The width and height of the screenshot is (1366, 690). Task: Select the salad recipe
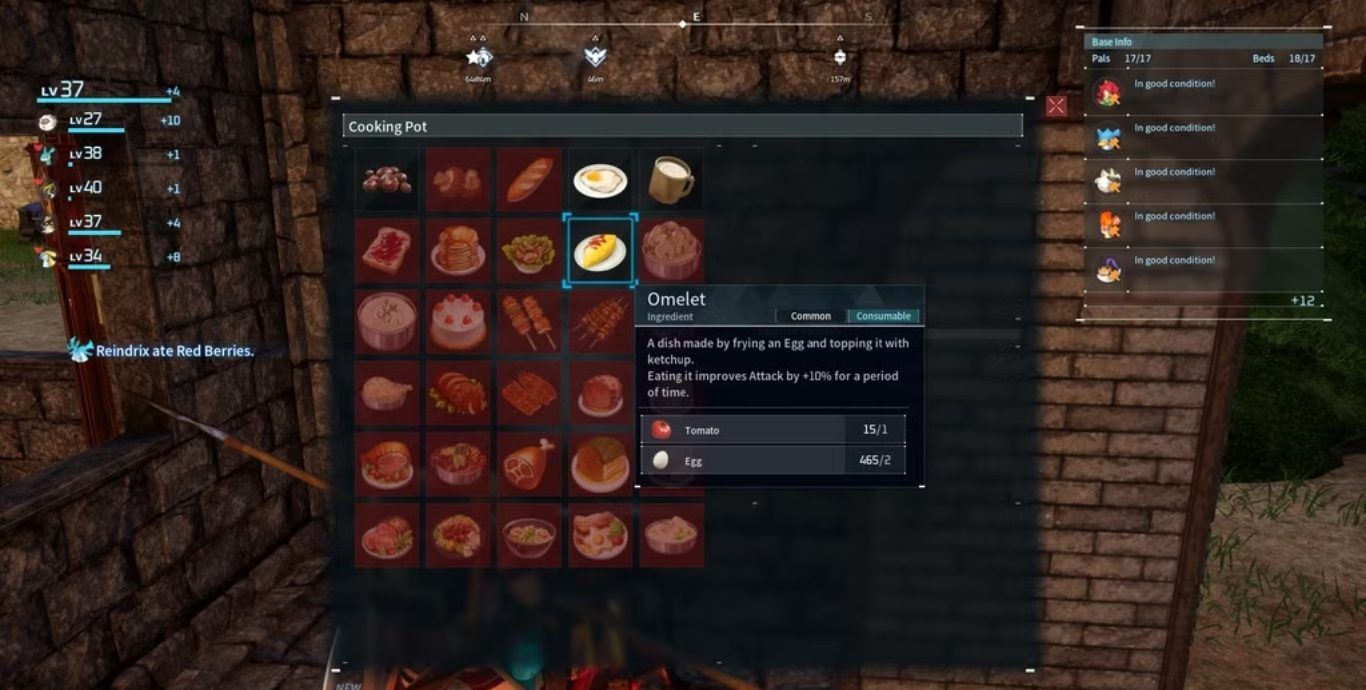pyautogui.click(x=529, y=250)
